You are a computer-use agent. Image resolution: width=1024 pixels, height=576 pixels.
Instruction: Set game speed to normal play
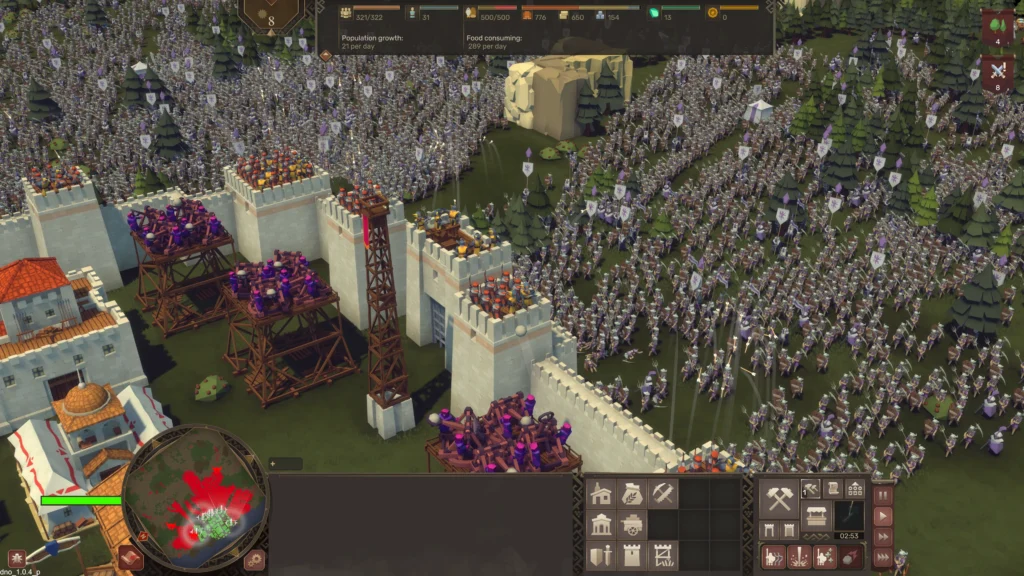883,516
